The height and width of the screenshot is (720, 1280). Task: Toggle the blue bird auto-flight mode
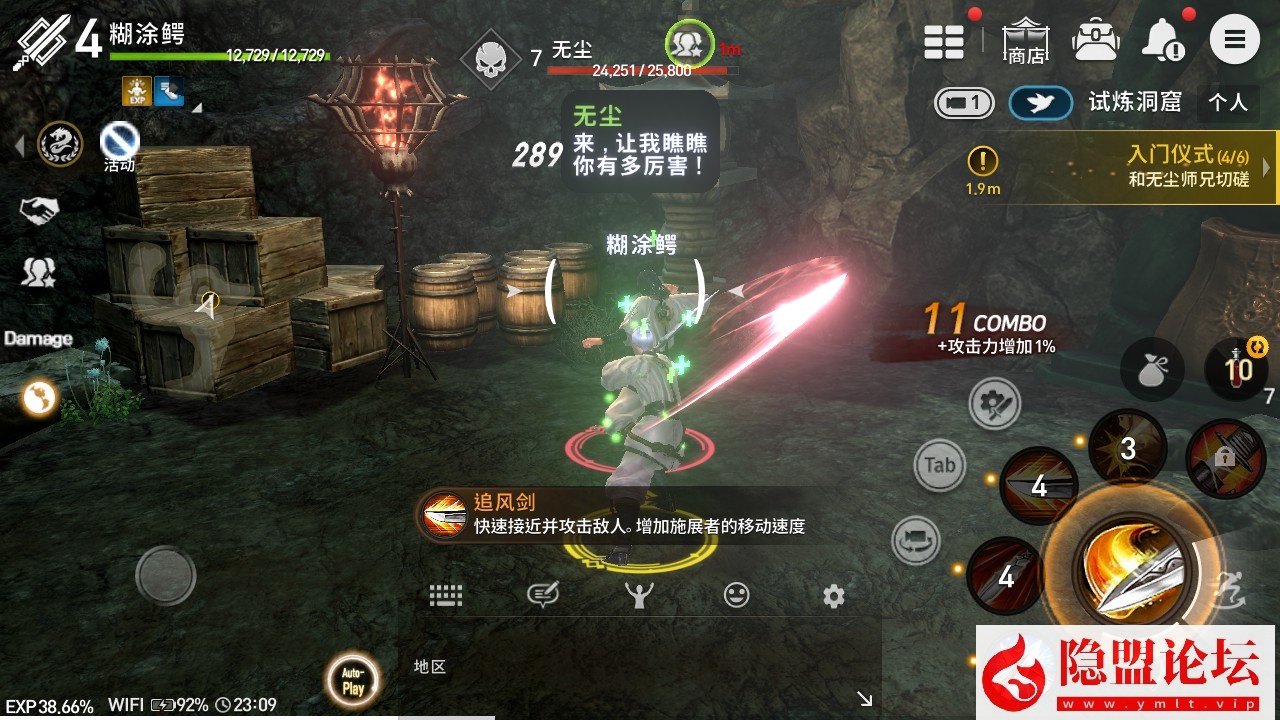[x=1039, y=101]
